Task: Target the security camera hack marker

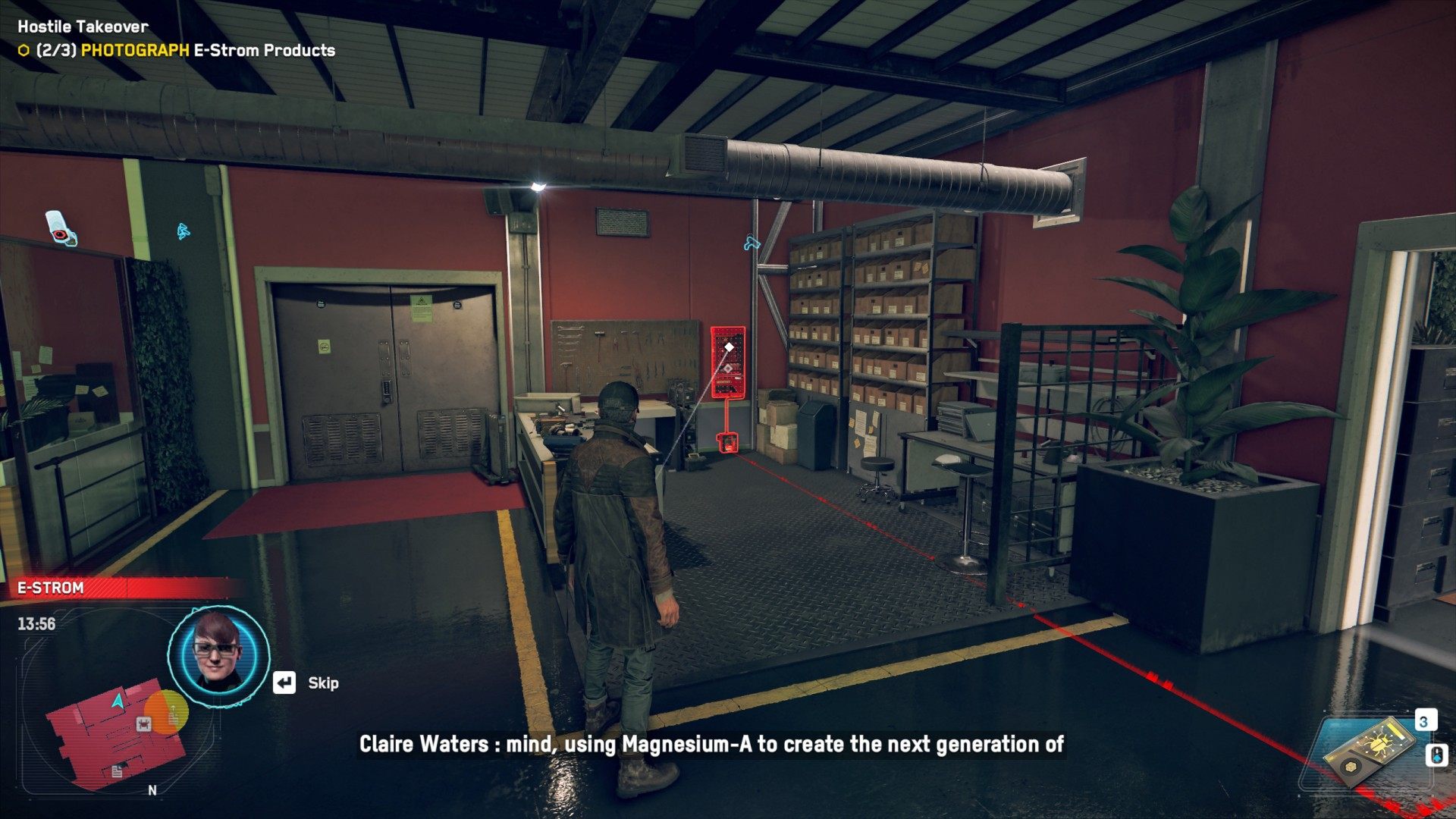Action: pos(61,227)
